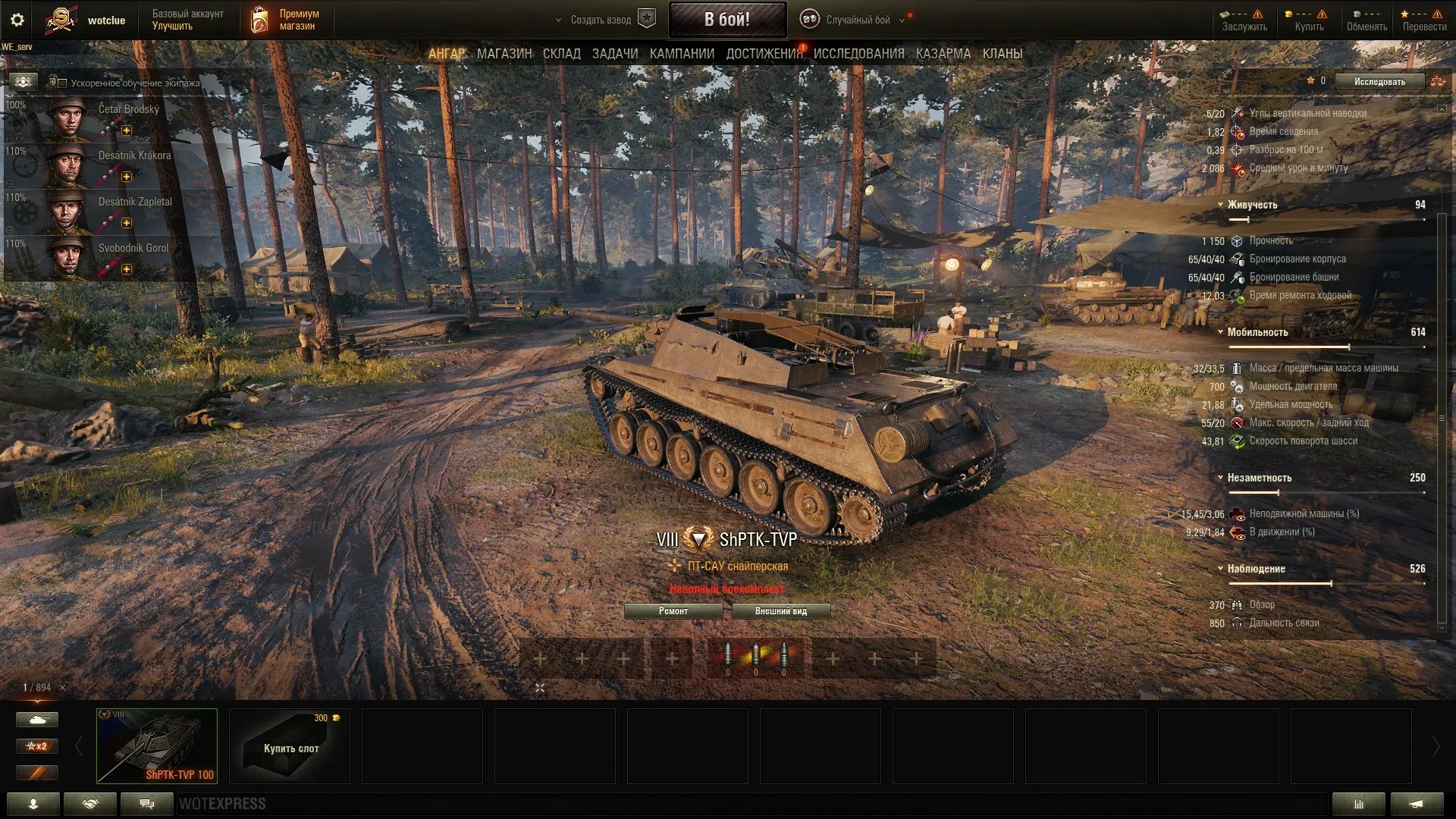Choose the Случайный бой battle type dropdown

857,20
